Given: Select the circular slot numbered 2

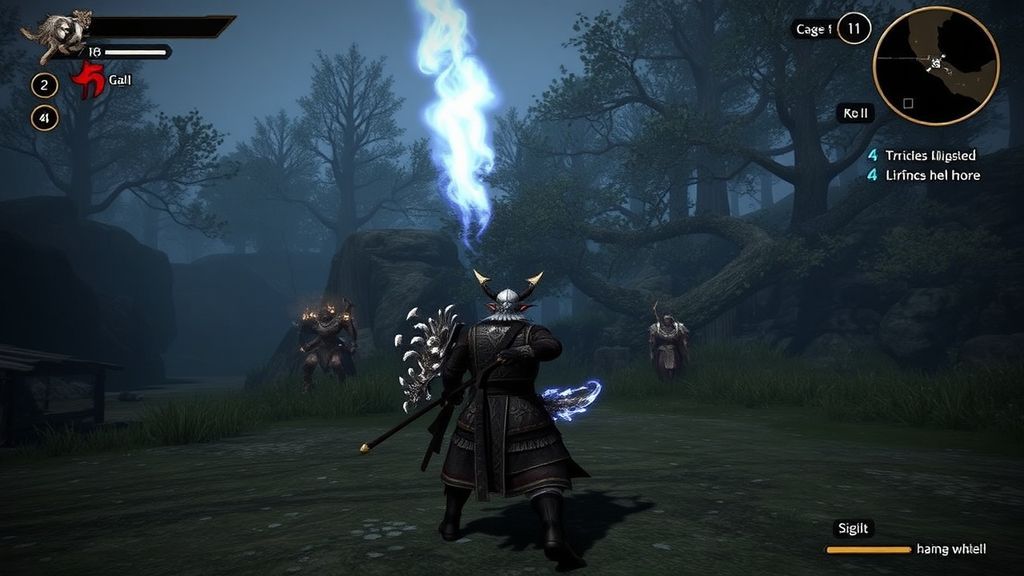Looking at the screenshot, I should pyautogui.click(x=44, y=85).
